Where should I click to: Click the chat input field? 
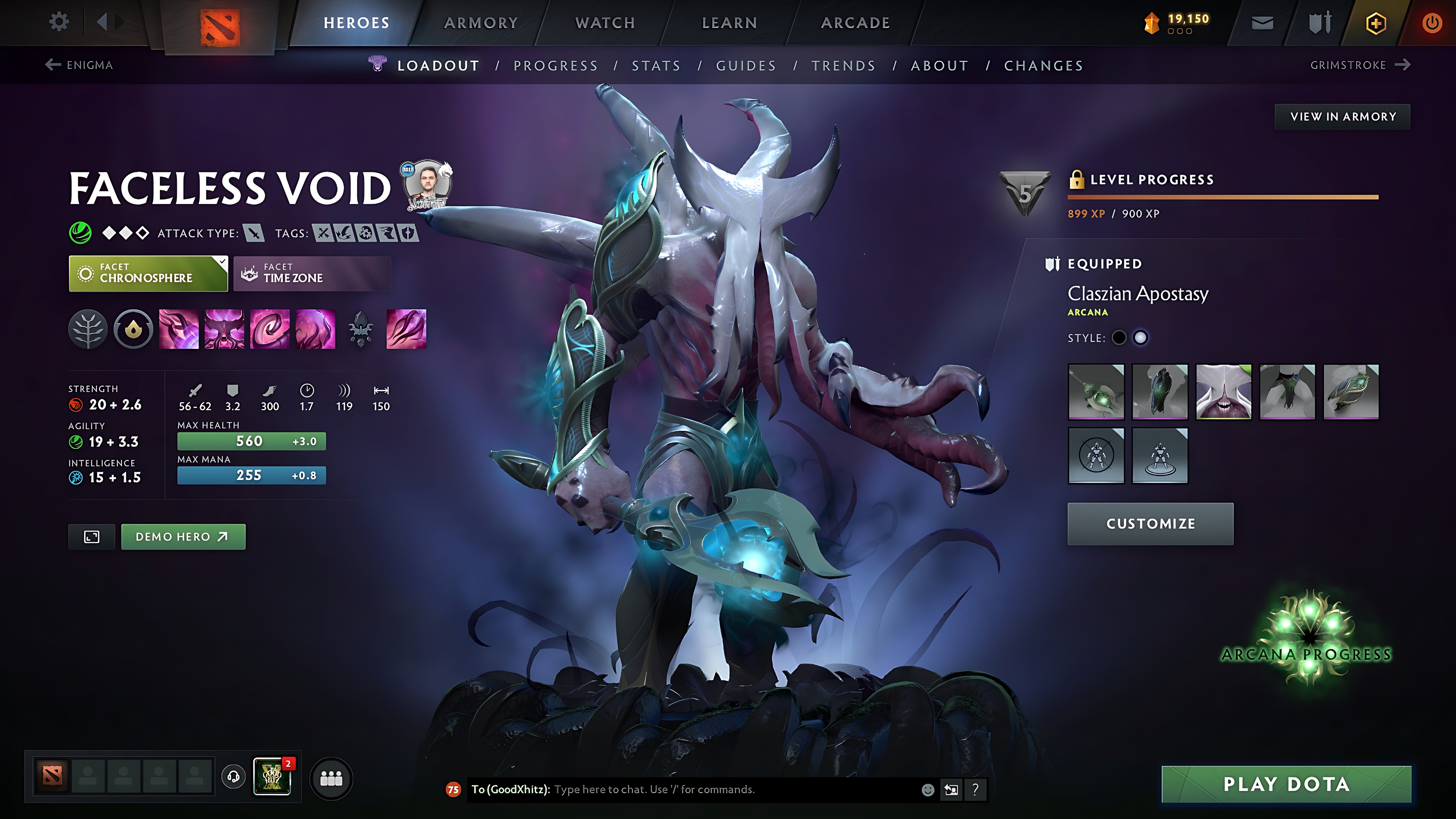point(678,790)
